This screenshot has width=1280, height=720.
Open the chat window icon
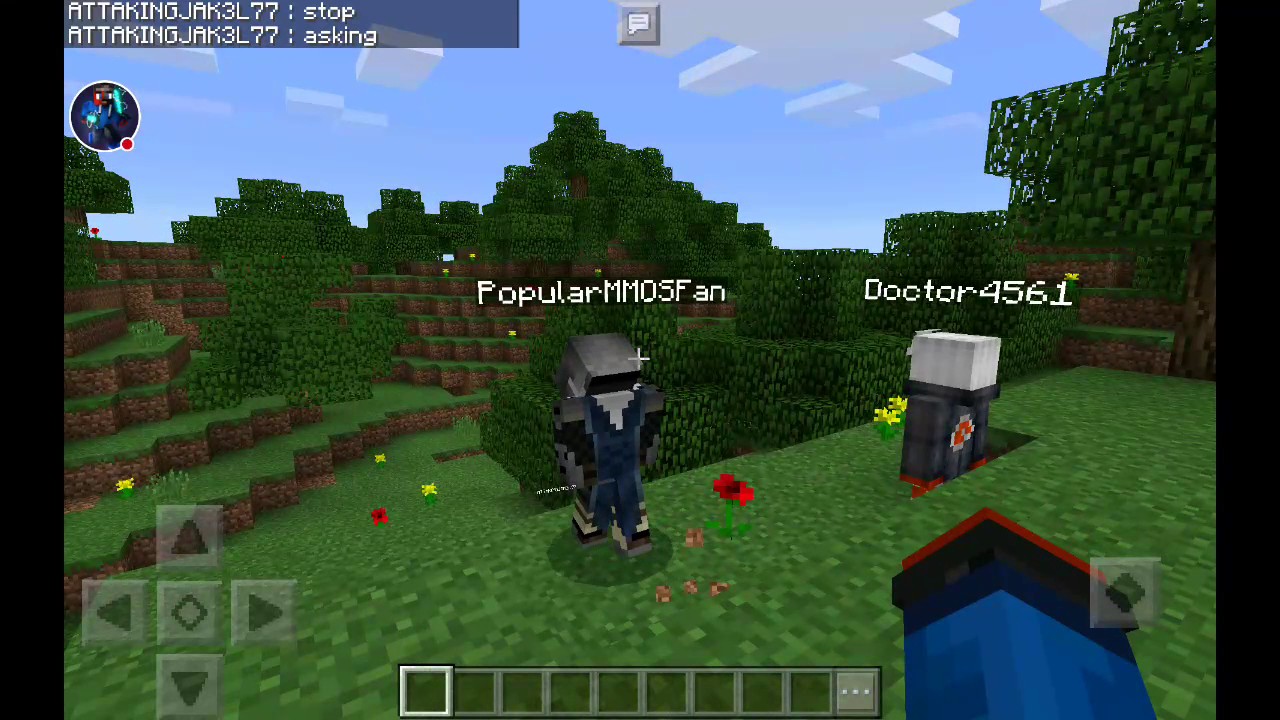pos(639,23)
